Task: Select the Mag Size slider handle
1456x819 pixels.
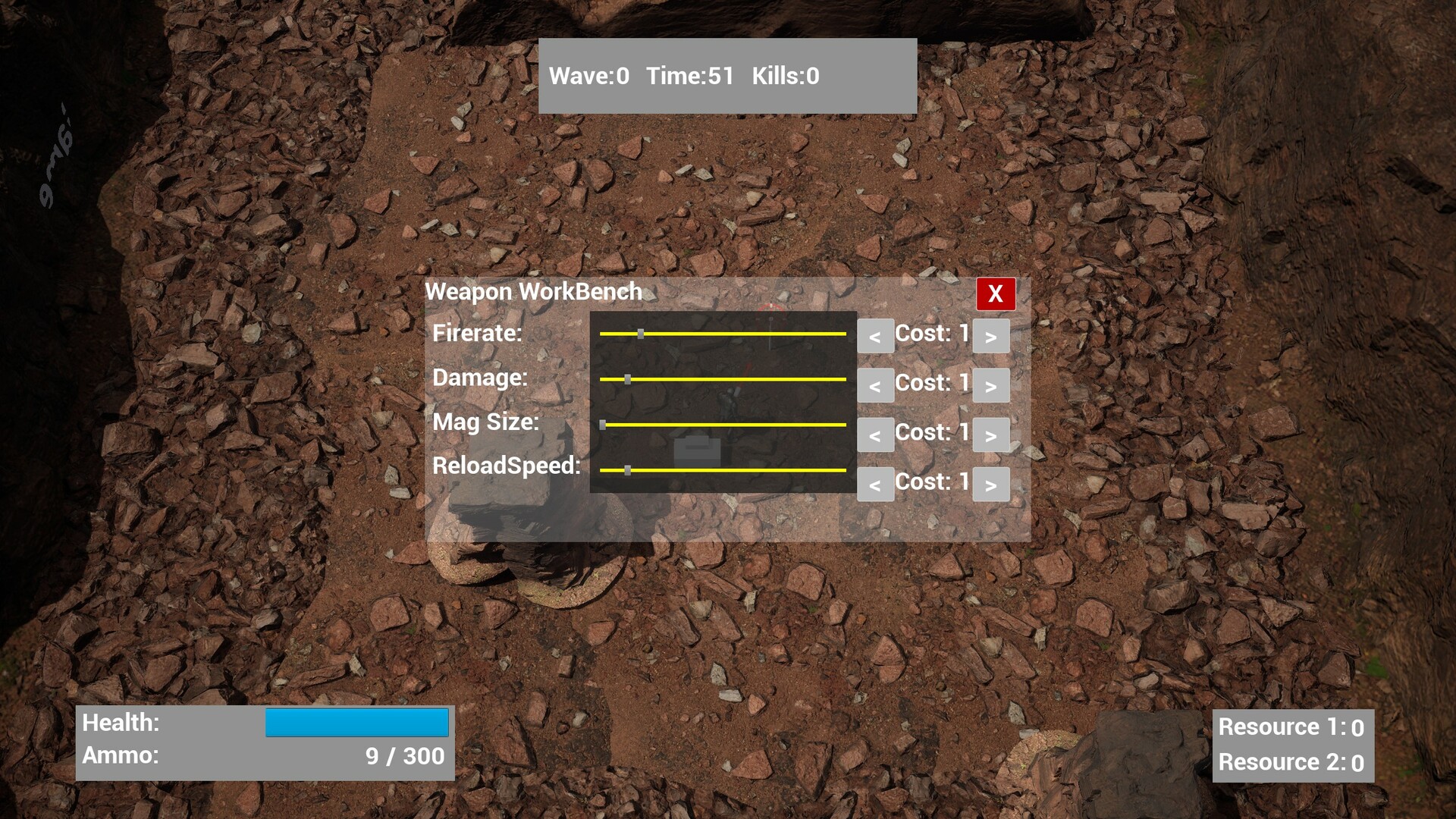Action: point(604,425)
